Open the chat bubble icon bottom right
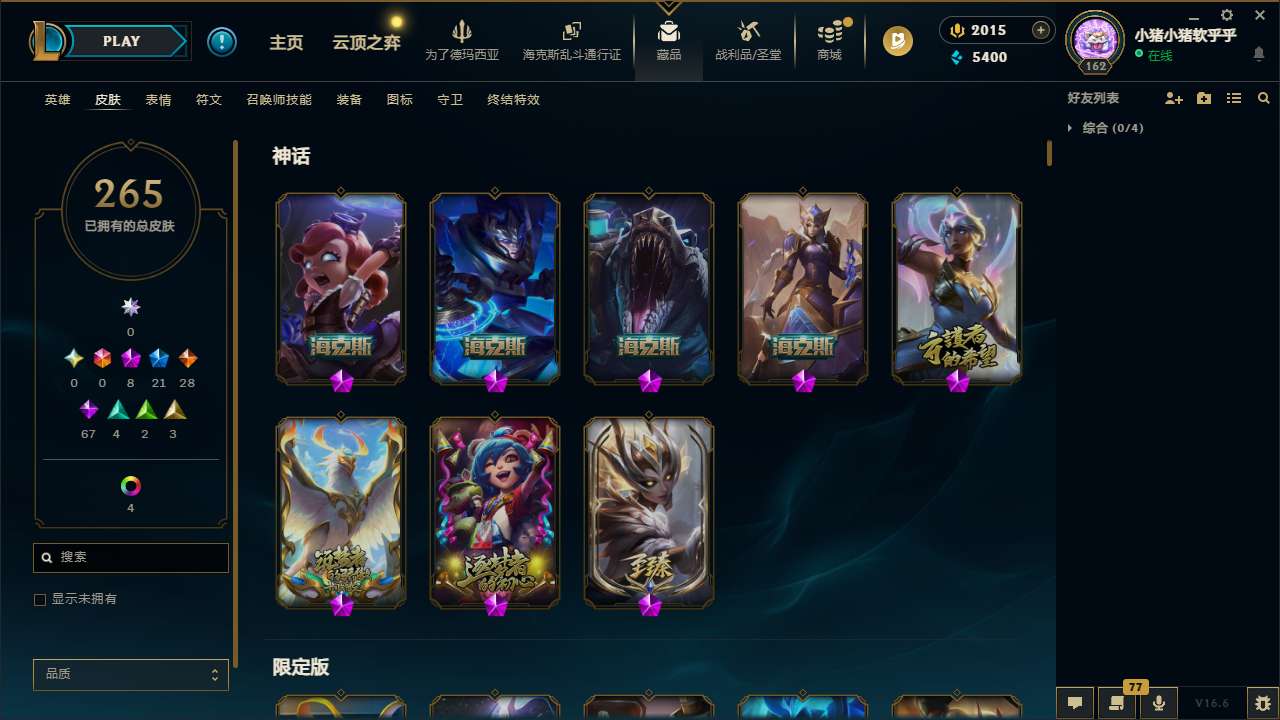 point(1074,703)
